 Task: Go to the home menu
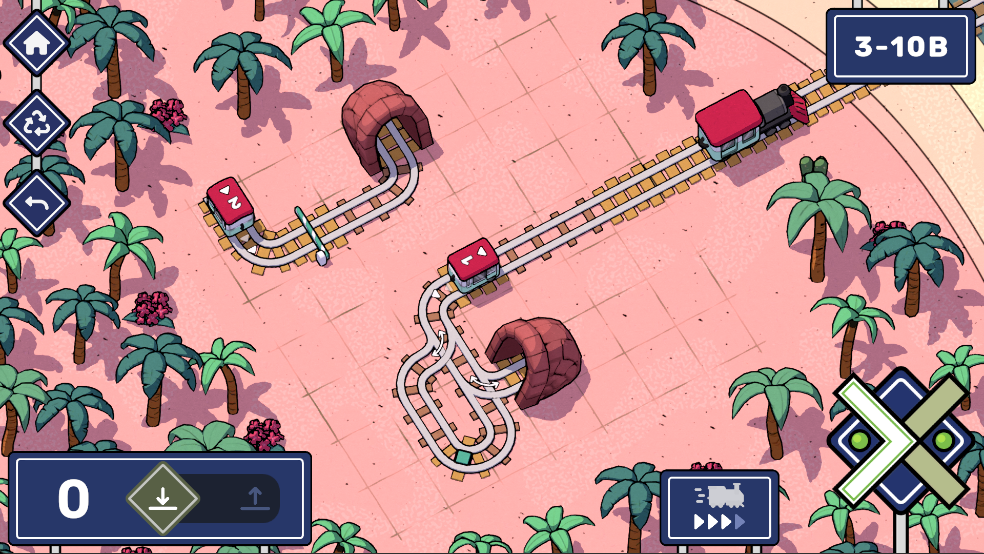click(37, 43)
